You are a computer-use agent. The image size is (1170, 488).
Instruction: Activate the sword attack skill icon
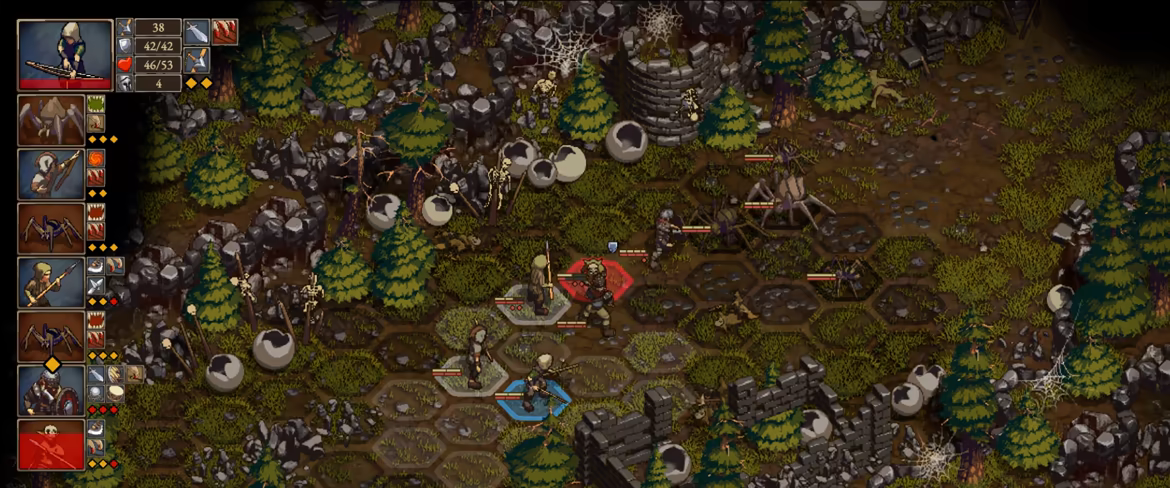pos(197,31)
